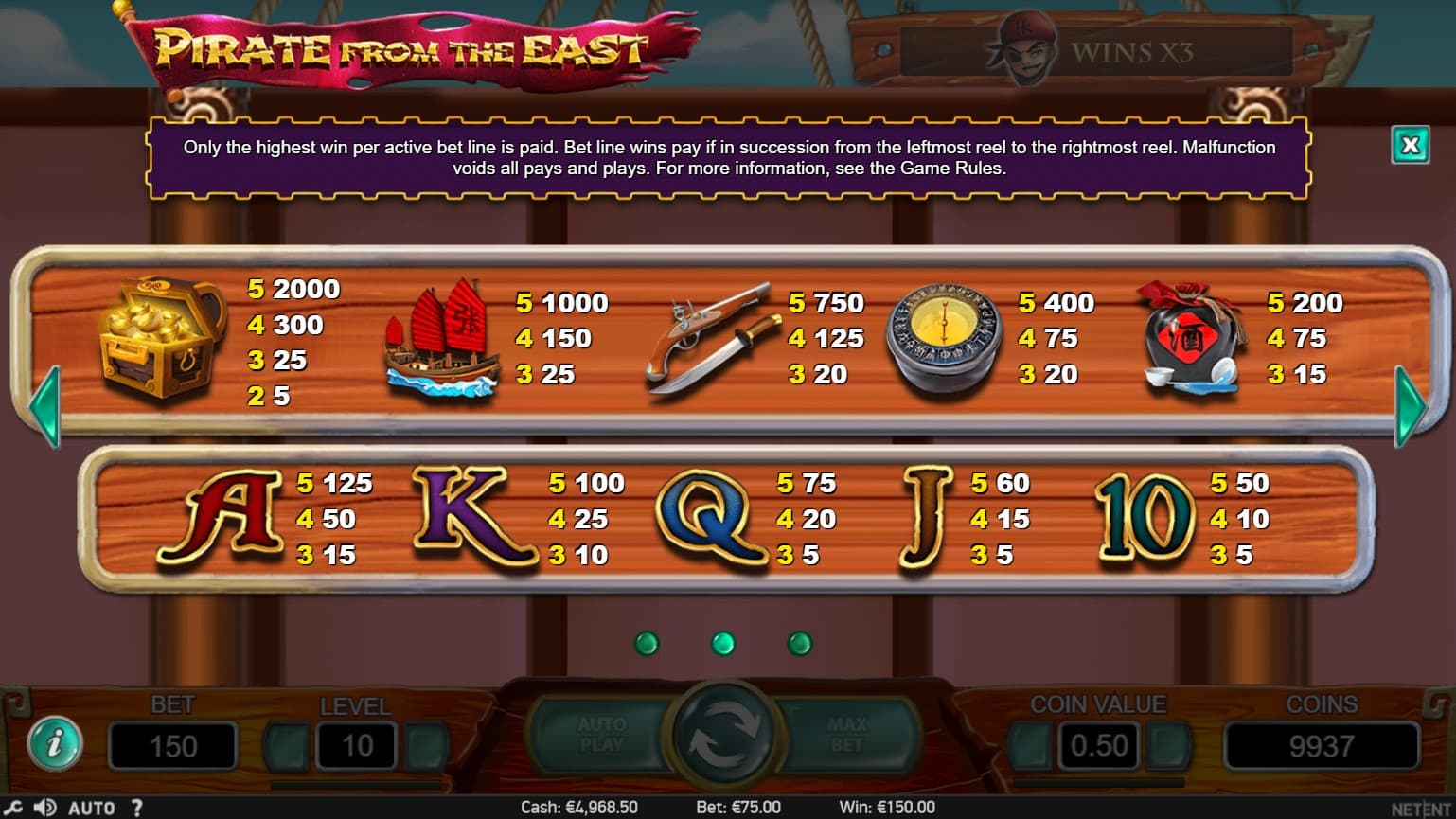
Task: Select the middle paytable page dot
Action: coord(722,644)
